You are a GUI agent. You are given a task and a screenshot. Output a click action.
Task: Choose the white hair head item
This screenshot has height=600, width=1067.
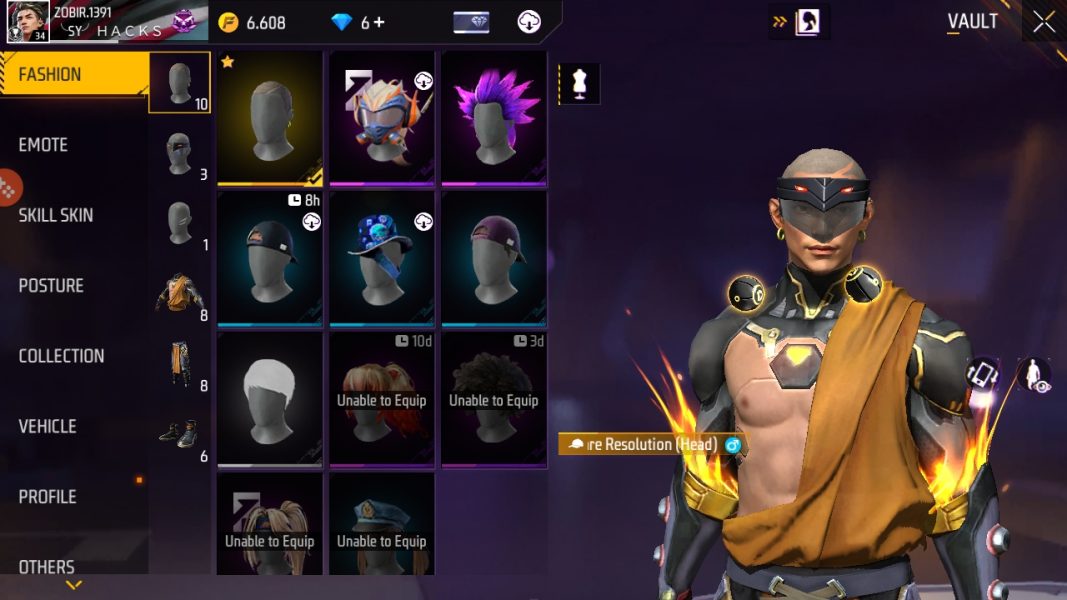(270, 399)
